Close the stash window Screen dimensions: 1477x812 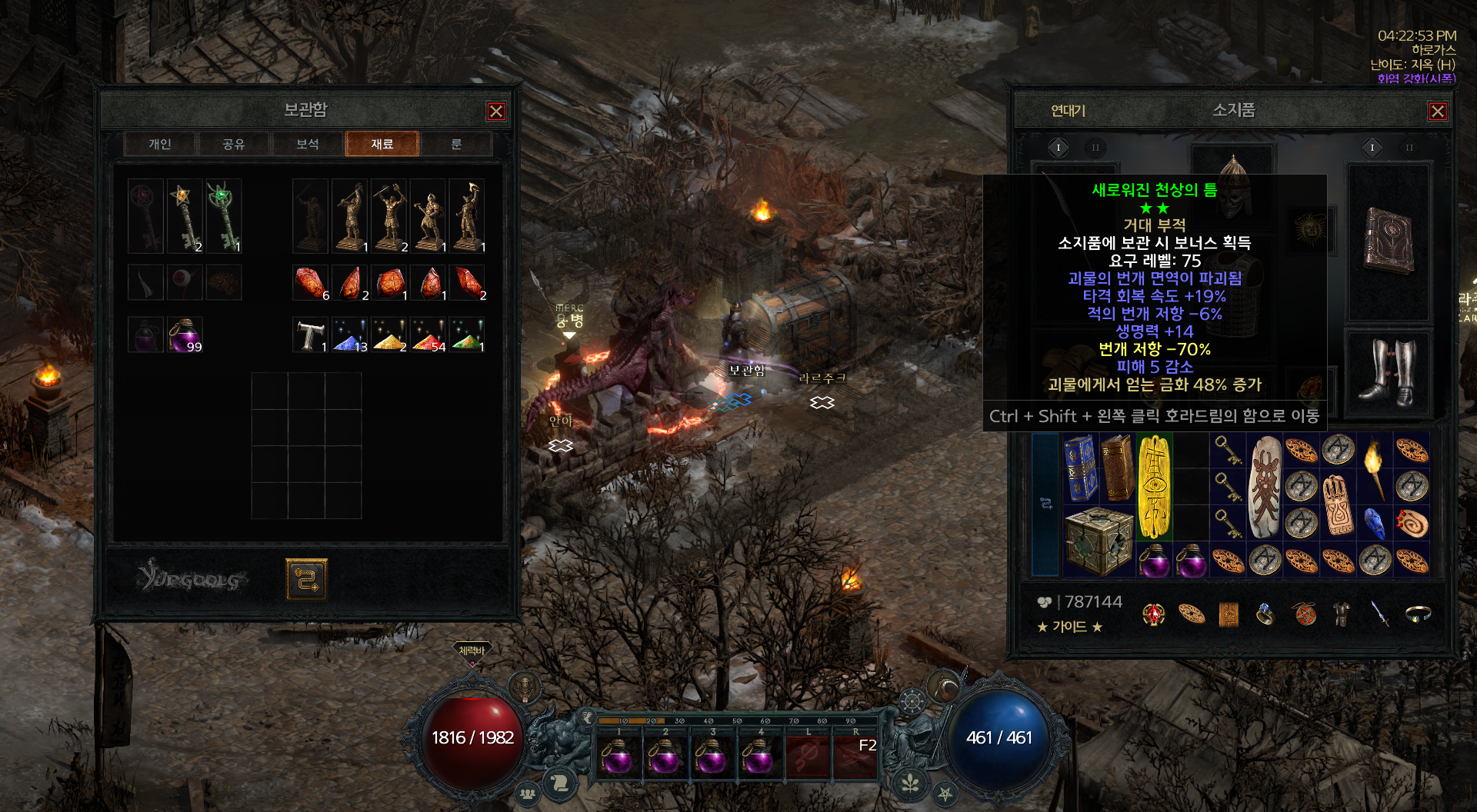coord(496,111)
